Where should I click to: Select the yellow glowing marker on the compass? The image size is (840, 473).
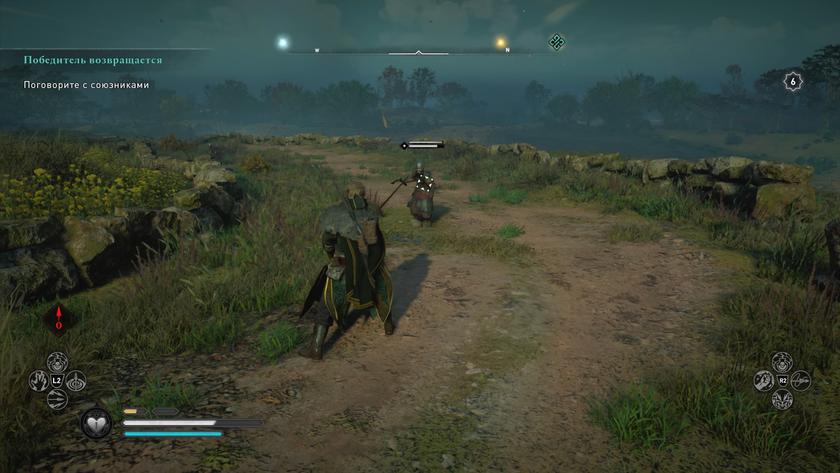[501, 43]
